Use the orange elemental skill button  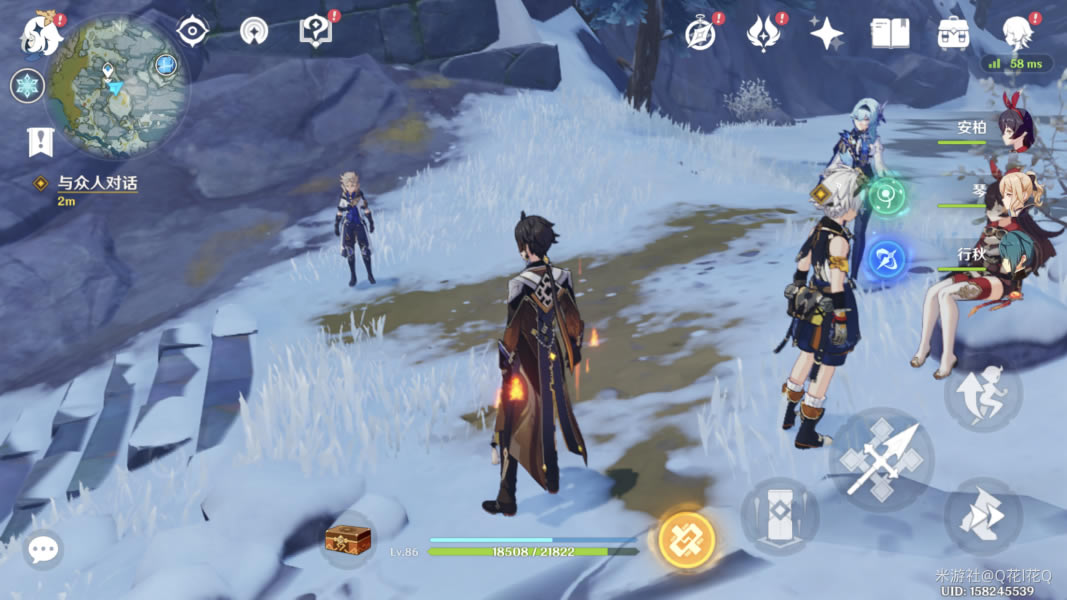coord(687,540)
